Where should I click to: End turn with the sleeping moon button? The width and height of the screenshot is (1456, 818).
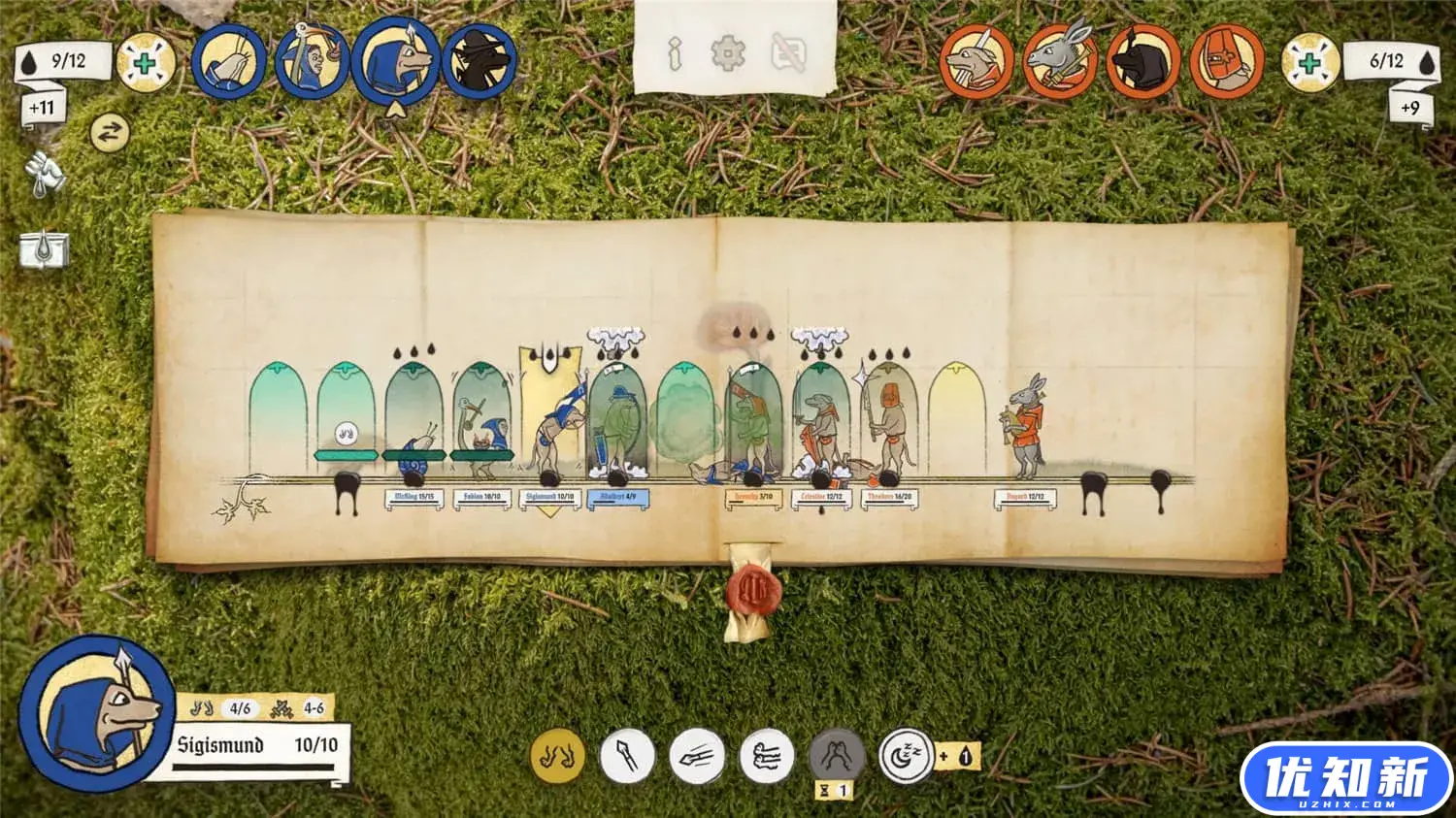906,756
